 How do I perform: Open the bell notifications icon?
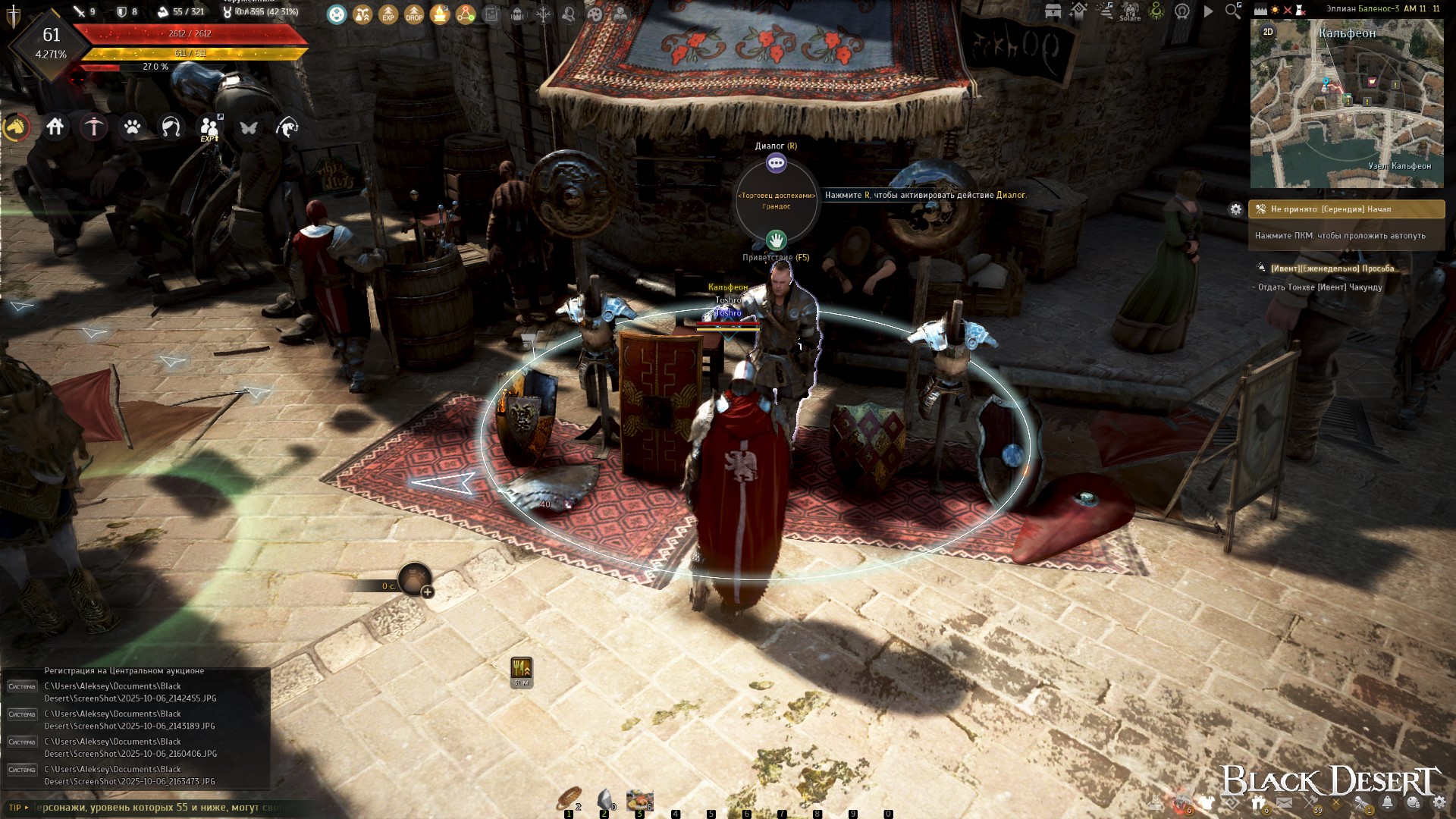[1387, 803]
